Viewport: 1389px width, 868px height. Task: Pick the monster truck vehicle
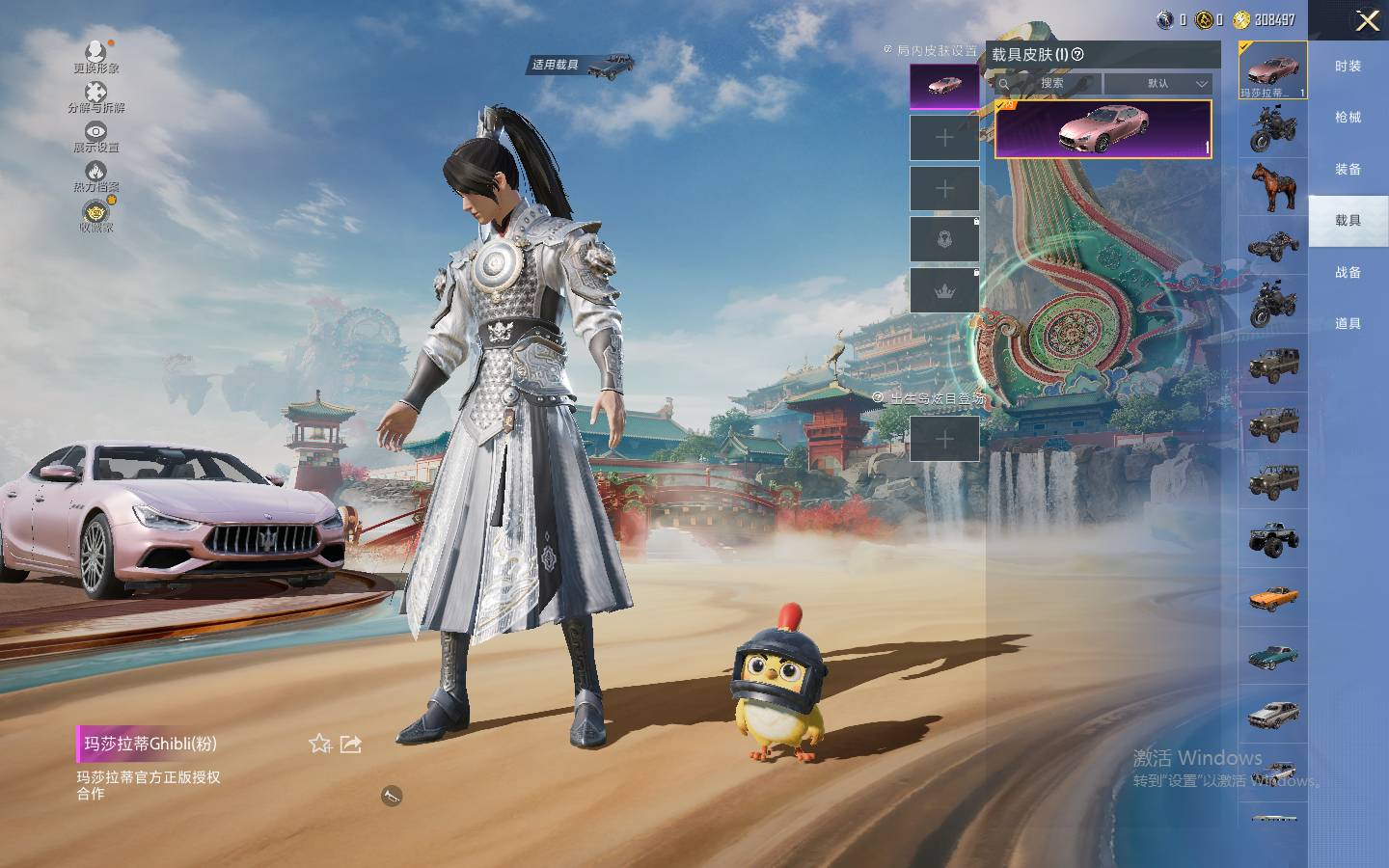pos(1273,539)
